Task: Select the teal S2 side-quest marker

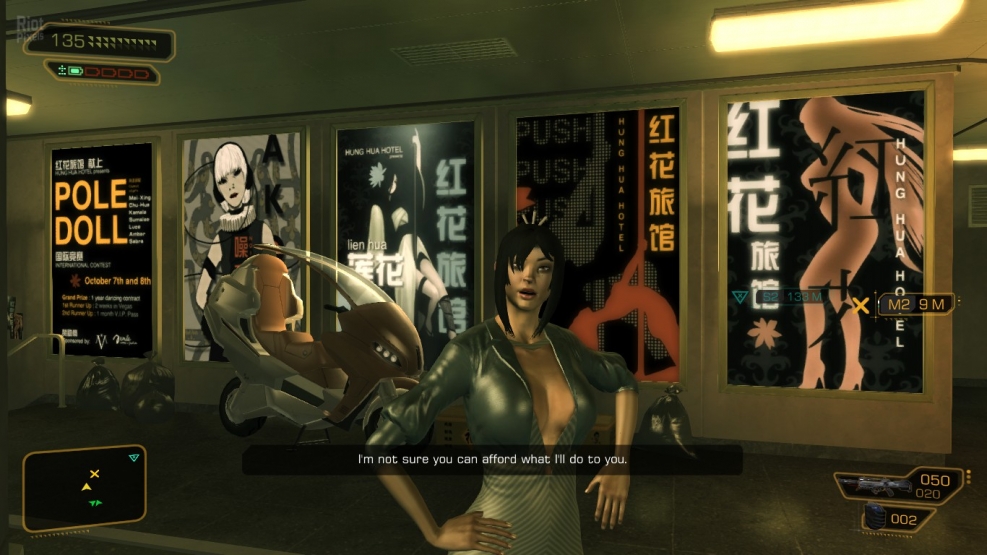Action: pos(741,297)
